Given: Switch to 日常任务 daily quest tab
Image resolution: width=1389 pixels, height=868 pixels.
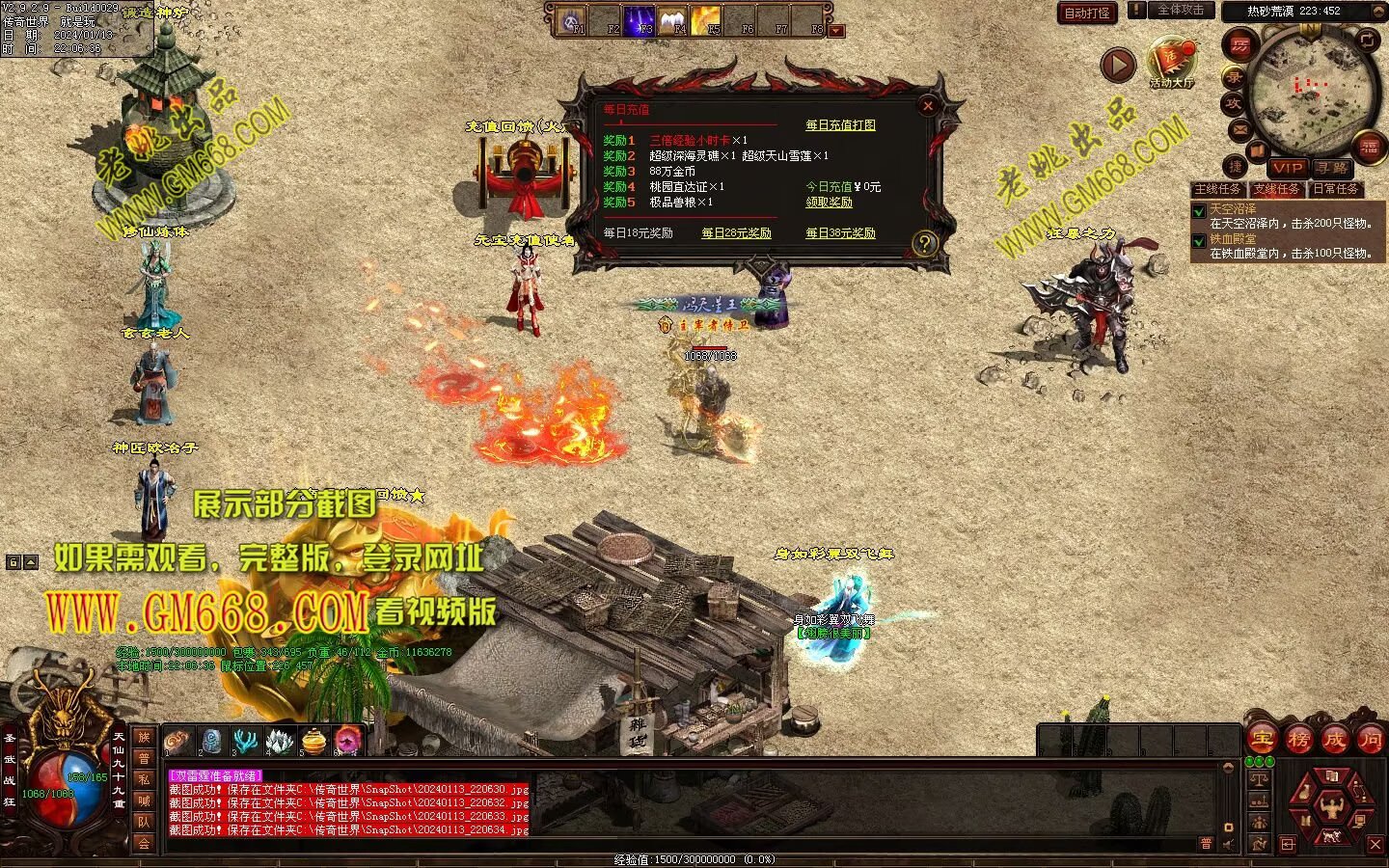Looking at the screenshot, I should 1335,189.
